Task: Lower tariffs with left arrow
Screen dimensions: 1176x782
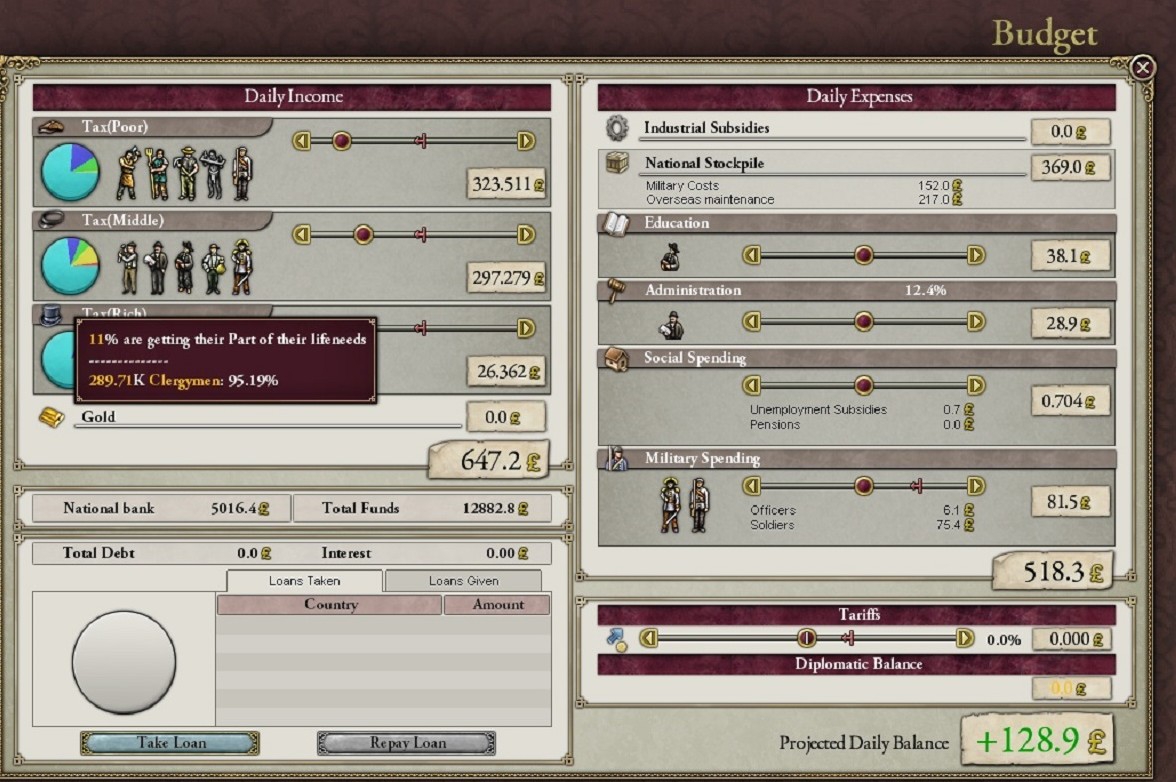Action: click(x=649, y=638)
